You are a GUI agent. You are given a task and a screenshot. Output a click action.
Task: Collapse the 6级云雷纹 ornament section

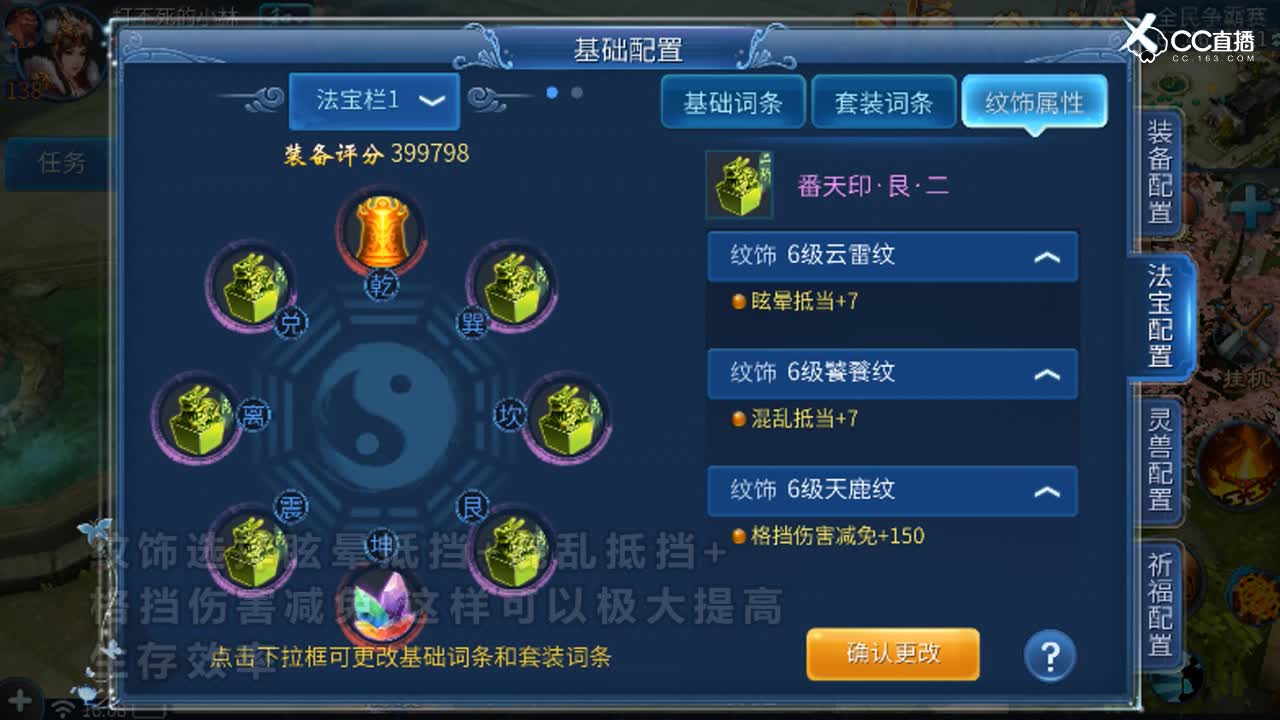(x=1047, y=256)
